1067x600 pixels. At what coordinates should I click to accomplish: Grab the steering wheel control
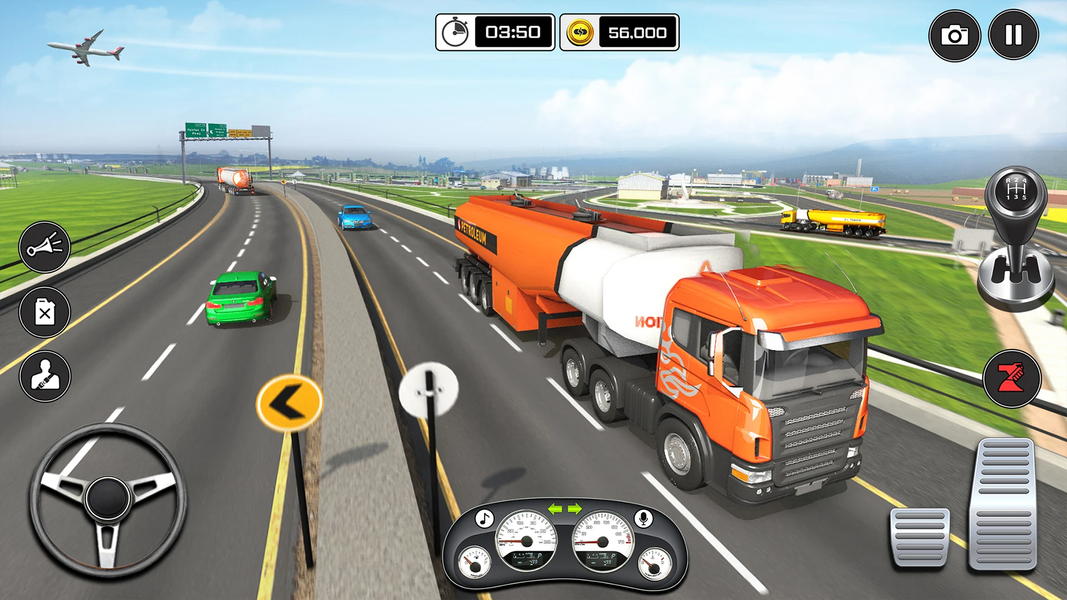(x=108, y=498)
